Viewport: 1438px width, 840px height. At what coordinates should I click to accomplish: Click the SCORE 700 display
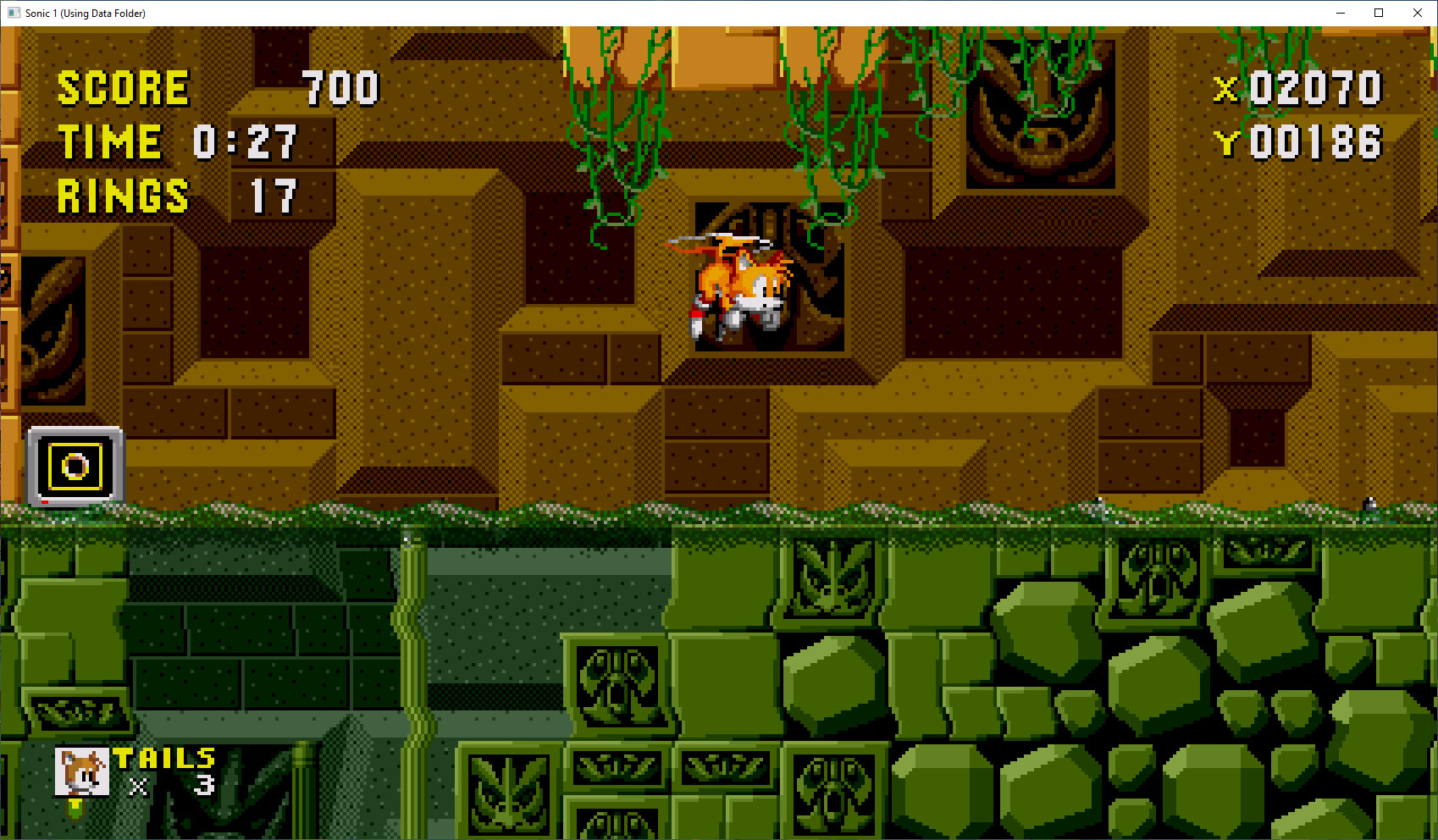coord(212,87)
